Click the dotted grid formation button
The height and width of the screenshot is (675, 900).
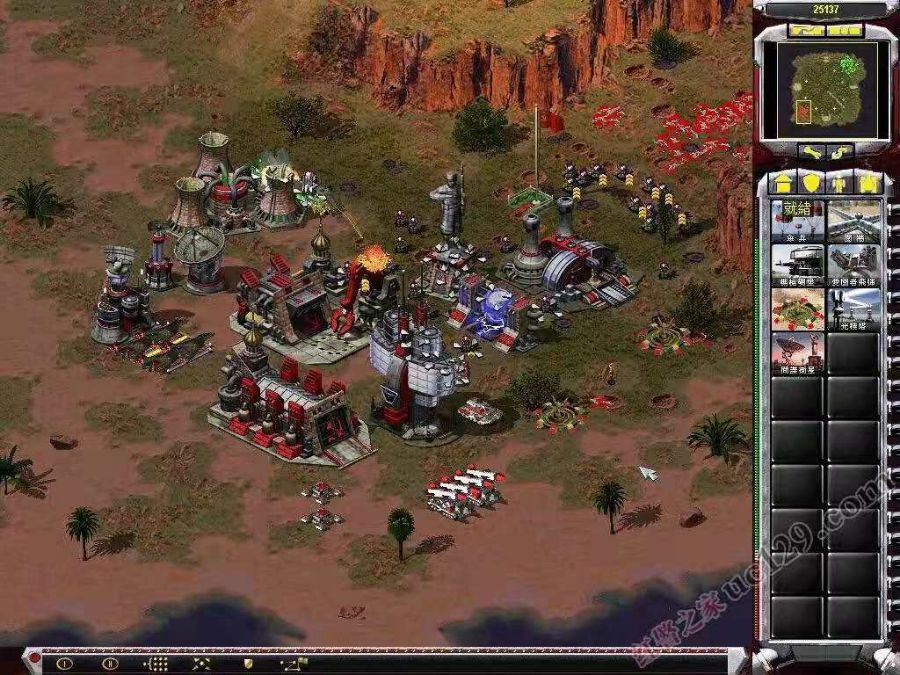tap(156, 662)
